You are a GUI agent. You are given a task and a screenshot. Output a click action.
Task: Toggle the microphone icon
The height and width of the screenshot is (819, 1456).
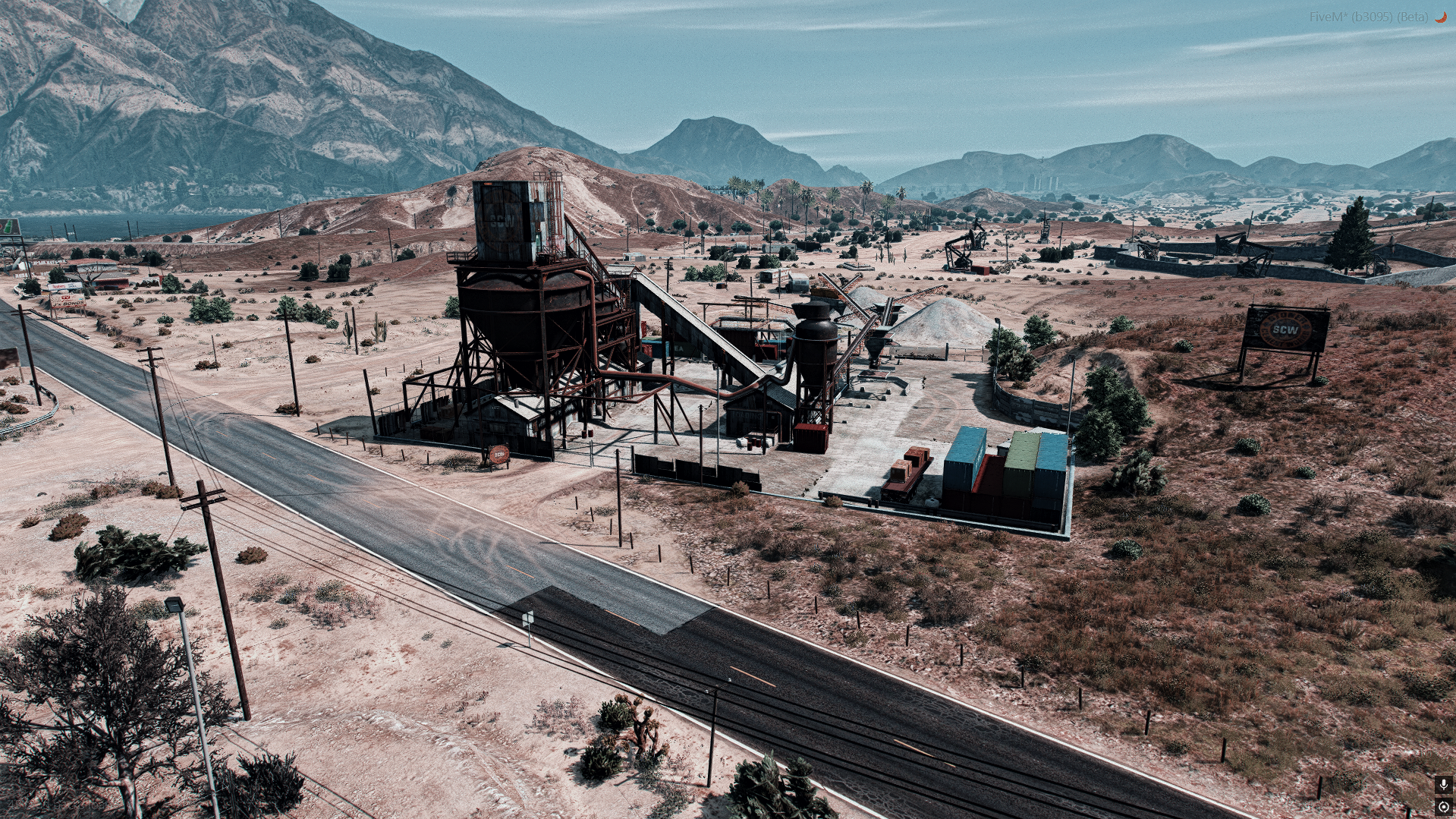pos(1443,784)
